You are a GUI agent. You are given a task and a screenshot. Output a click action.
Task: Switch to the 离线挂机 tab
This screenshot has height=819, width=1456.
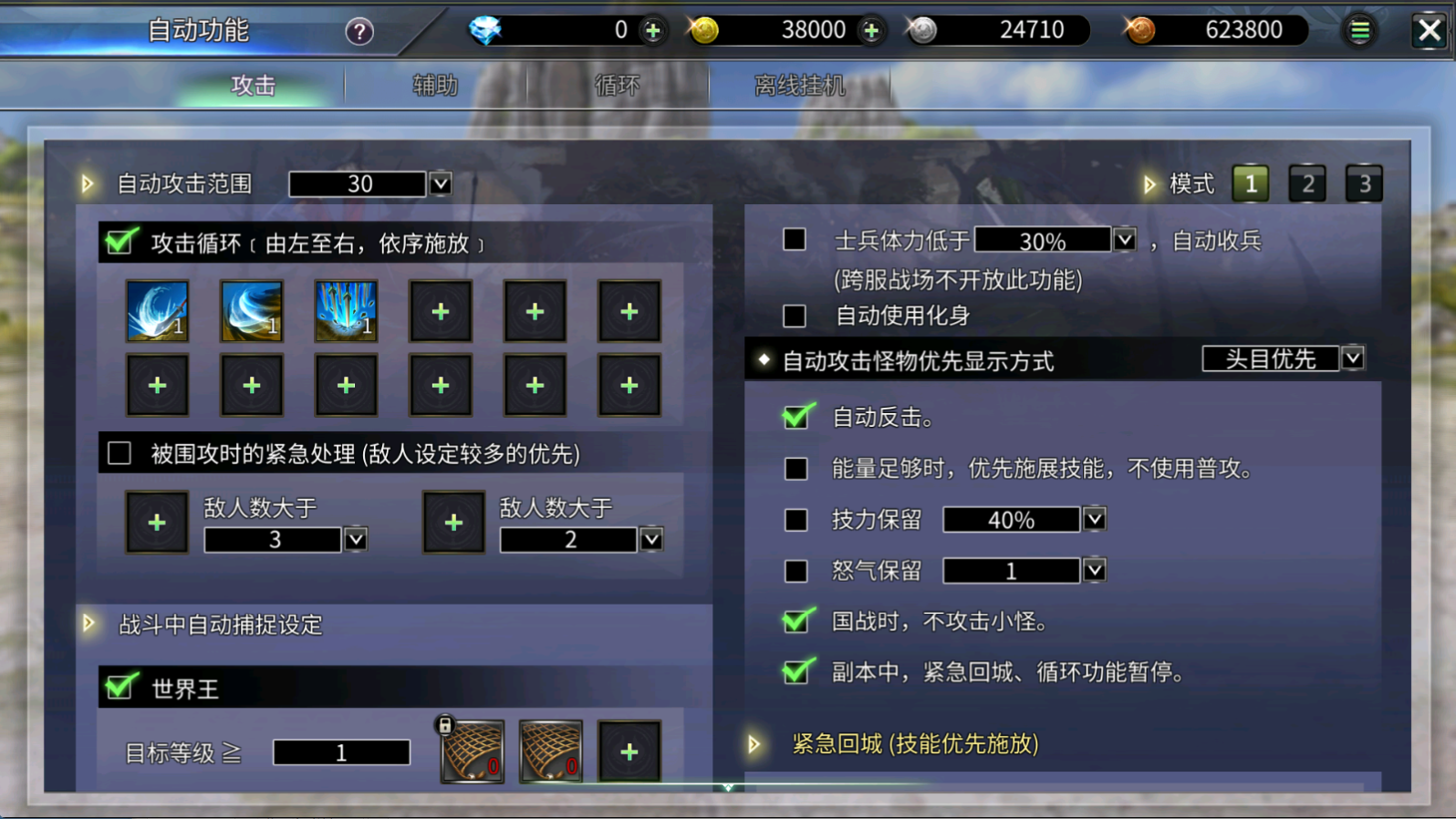(x=800, y=84)
